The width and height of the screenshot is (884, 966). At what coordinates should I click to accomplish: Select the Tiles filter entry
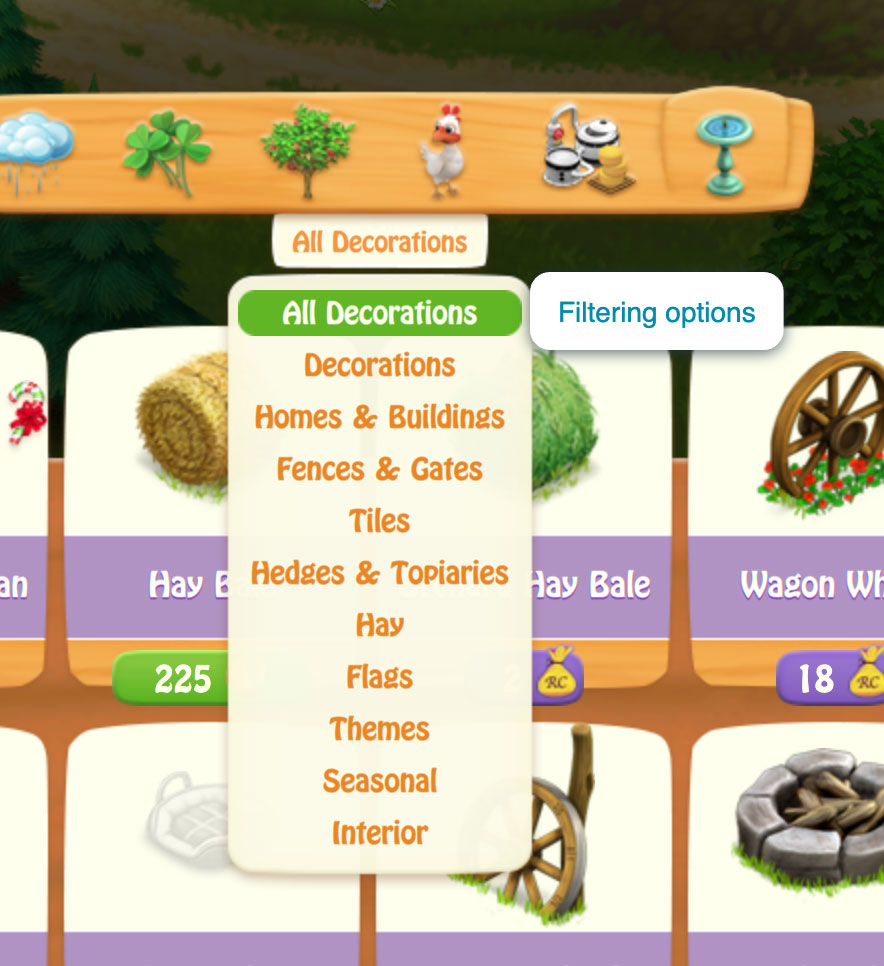point(380,521)
